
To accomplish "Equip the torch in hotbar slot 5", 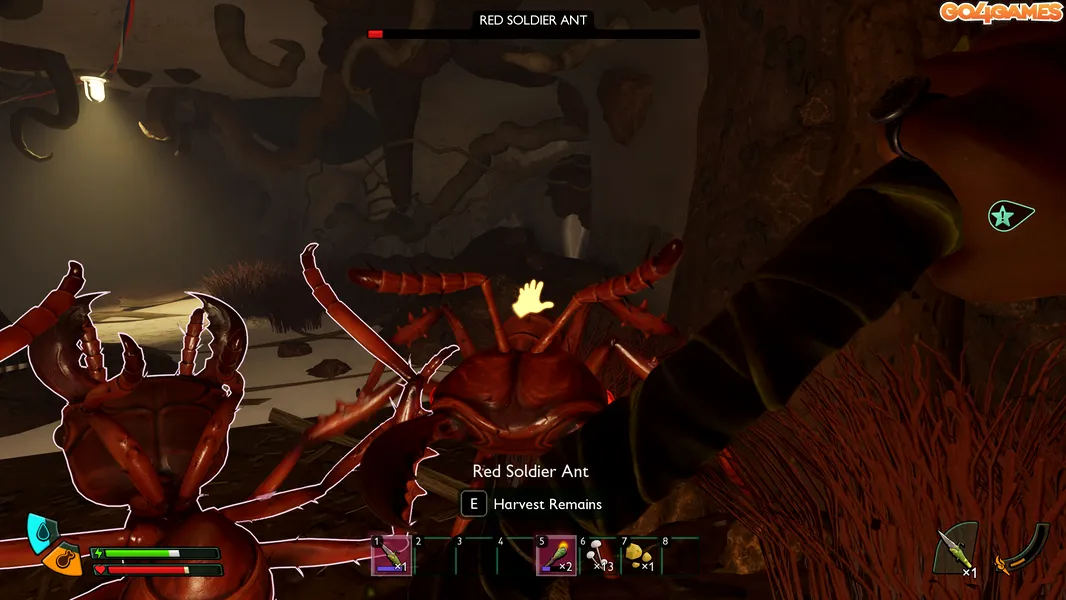I will tap(556, 556).
